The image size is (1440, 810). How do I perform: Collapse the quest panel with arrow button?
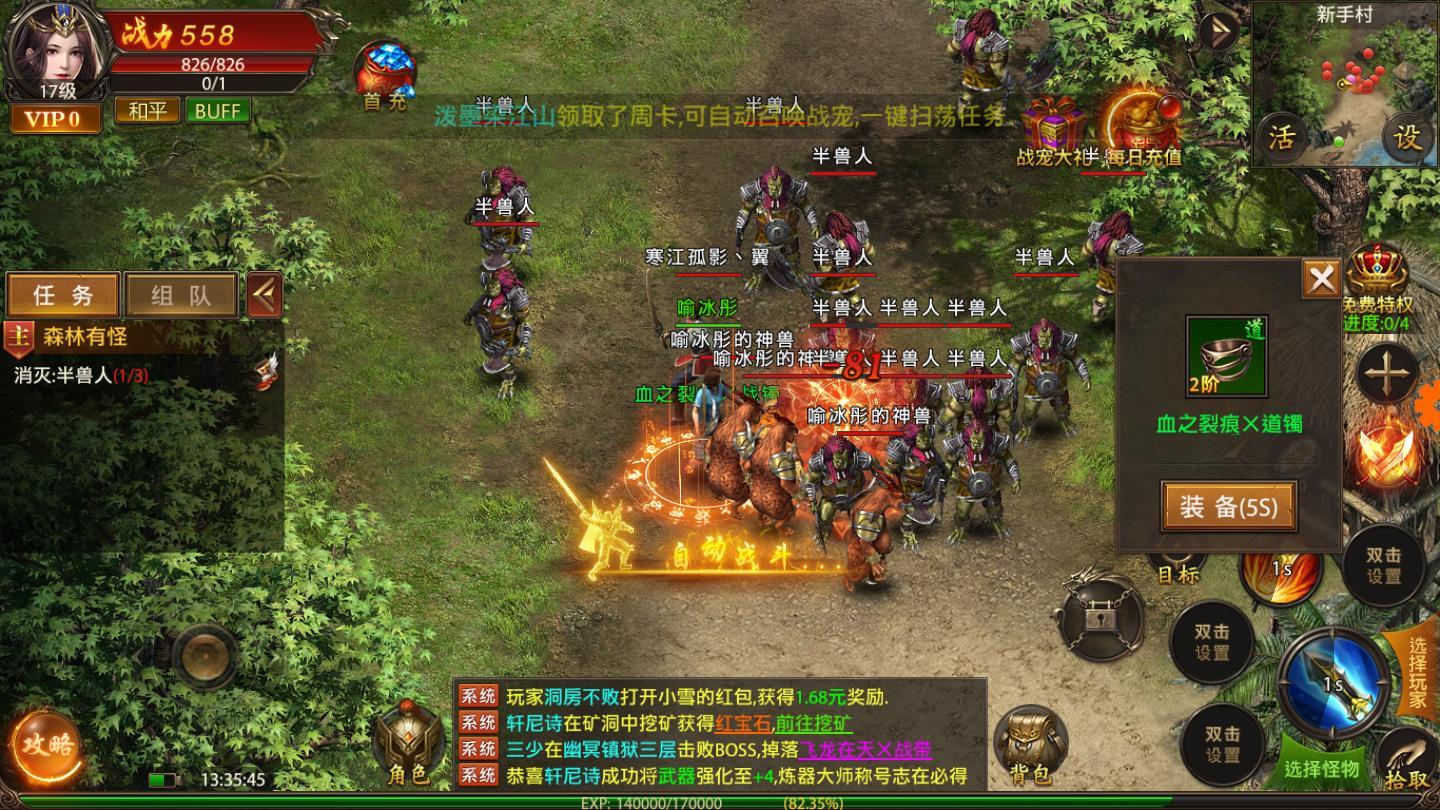coord(264,295)
